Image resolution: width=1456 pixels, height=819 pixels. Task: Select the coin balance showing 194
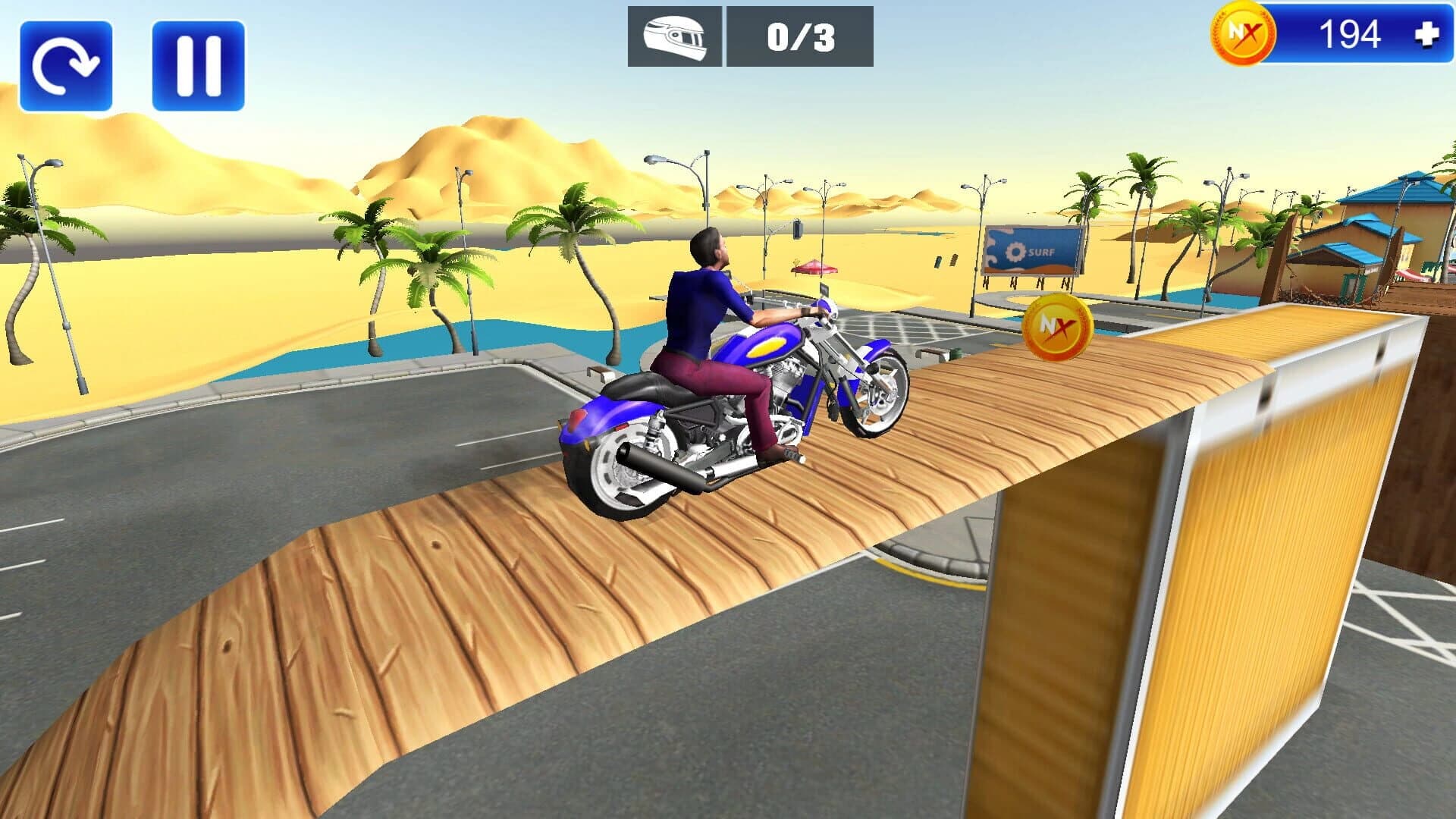pos(1348,33)
